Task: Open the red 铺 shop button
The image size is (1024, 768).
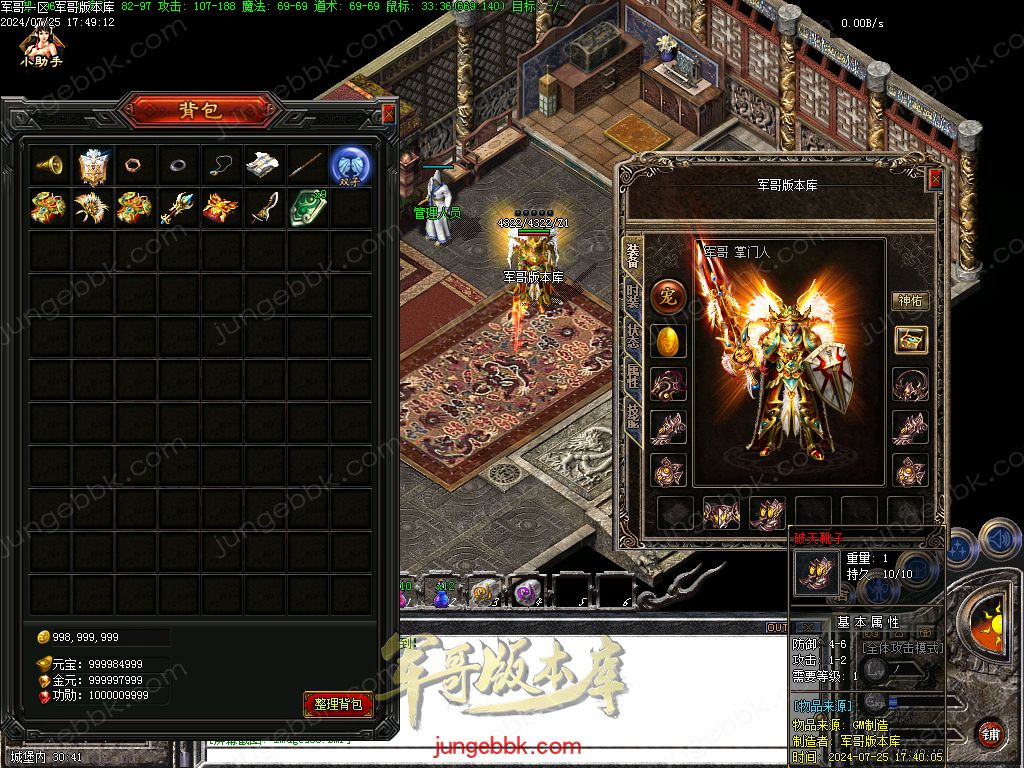Action: (990, 733)
